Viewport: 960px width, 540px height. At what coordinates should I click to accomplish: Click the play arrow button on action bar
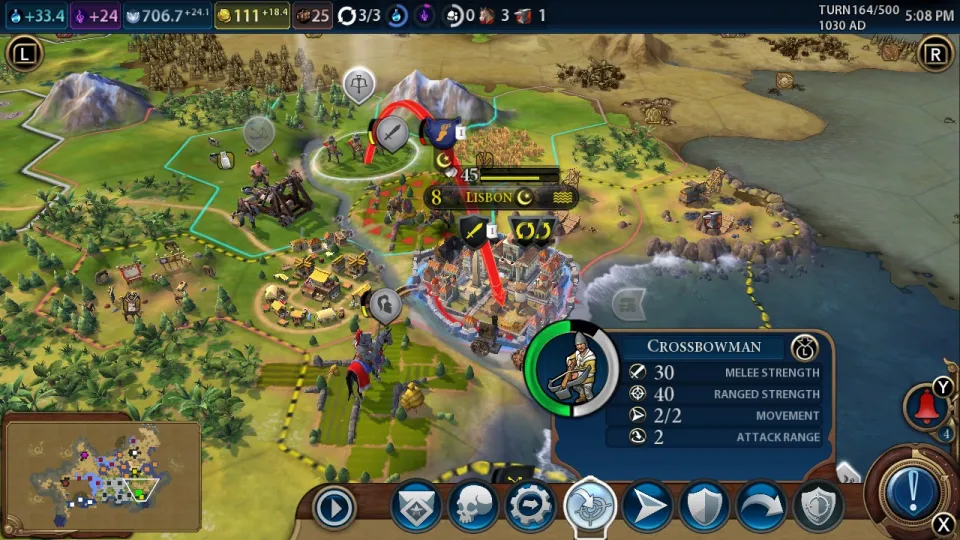pos(335,508)
